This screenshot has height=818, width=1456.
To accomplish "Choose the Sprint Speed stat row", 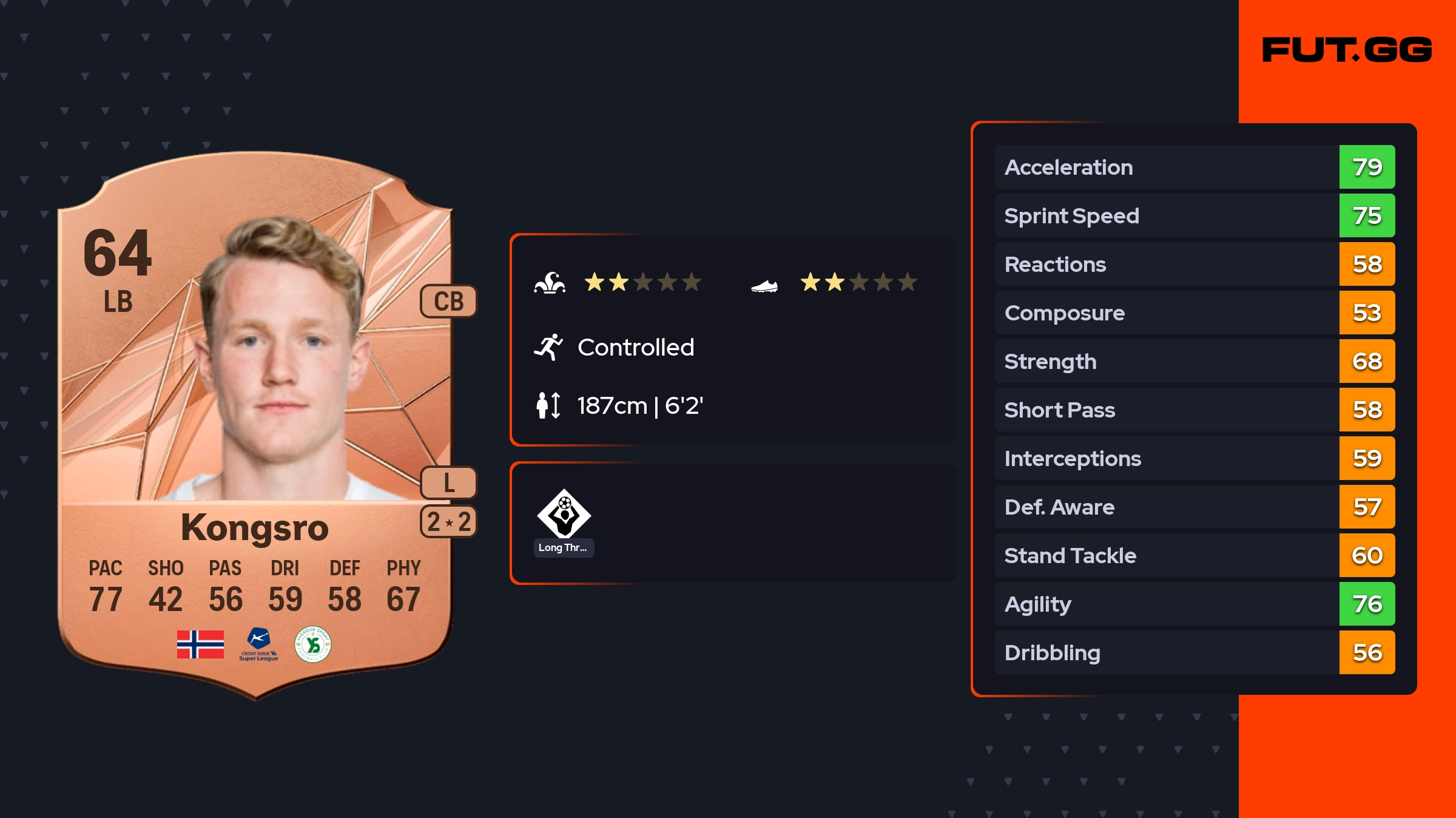I will tap(1194, 215).
